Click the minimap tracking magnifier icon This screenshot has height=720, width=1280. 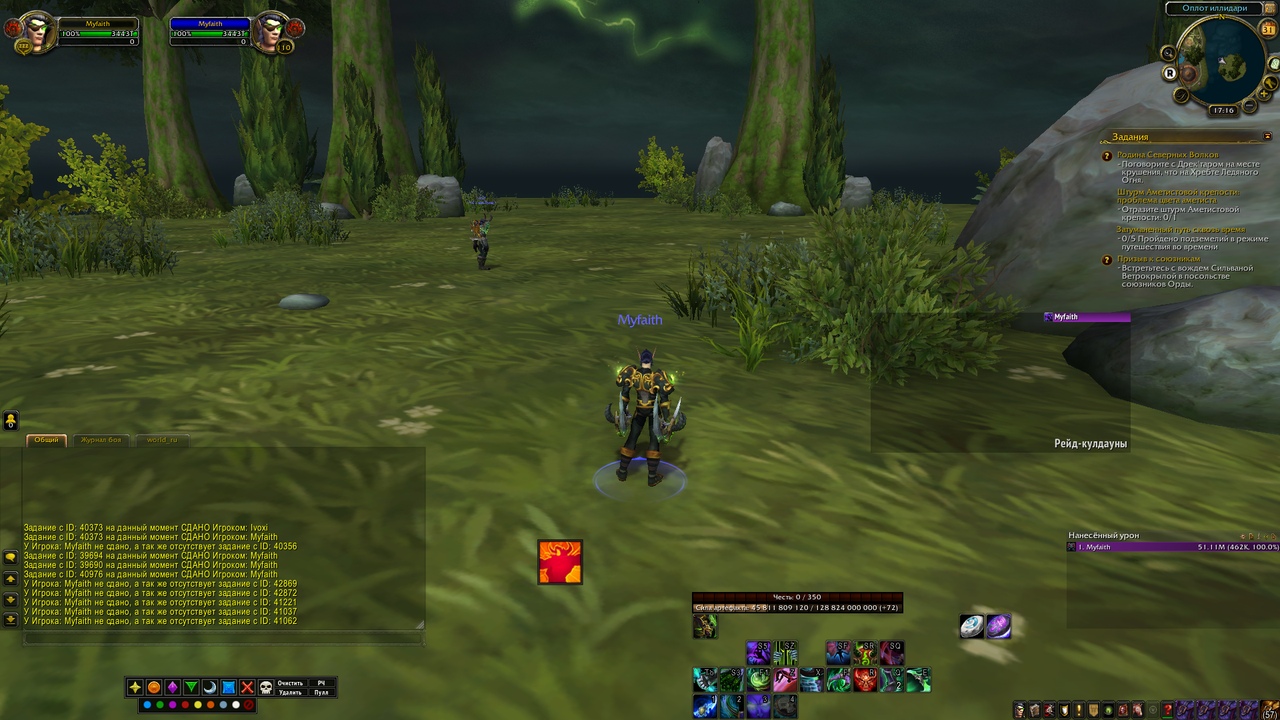[x=1167, y=53]
